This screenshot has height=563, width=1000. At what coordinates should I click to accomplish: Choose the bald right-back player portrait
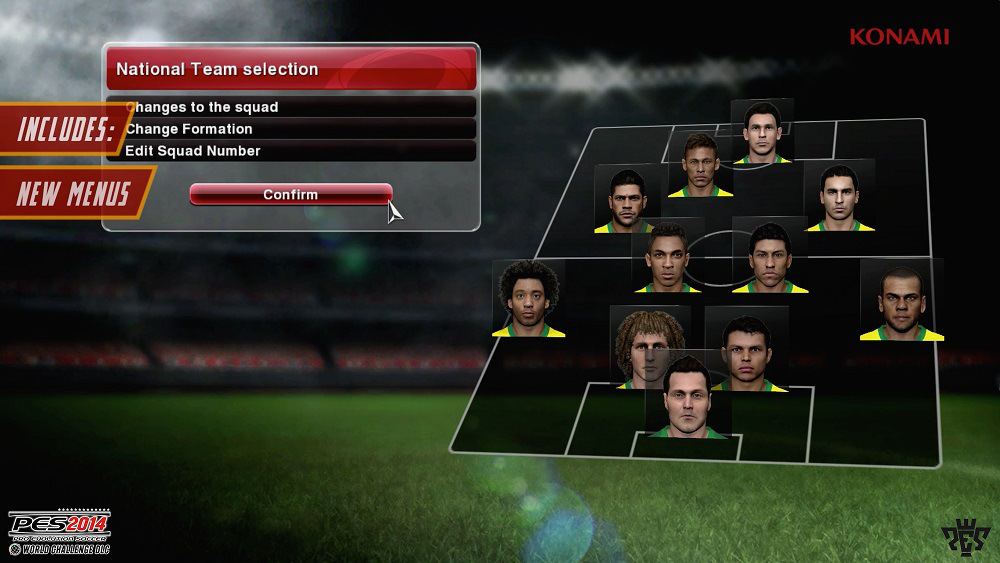(x=901, y=300)
